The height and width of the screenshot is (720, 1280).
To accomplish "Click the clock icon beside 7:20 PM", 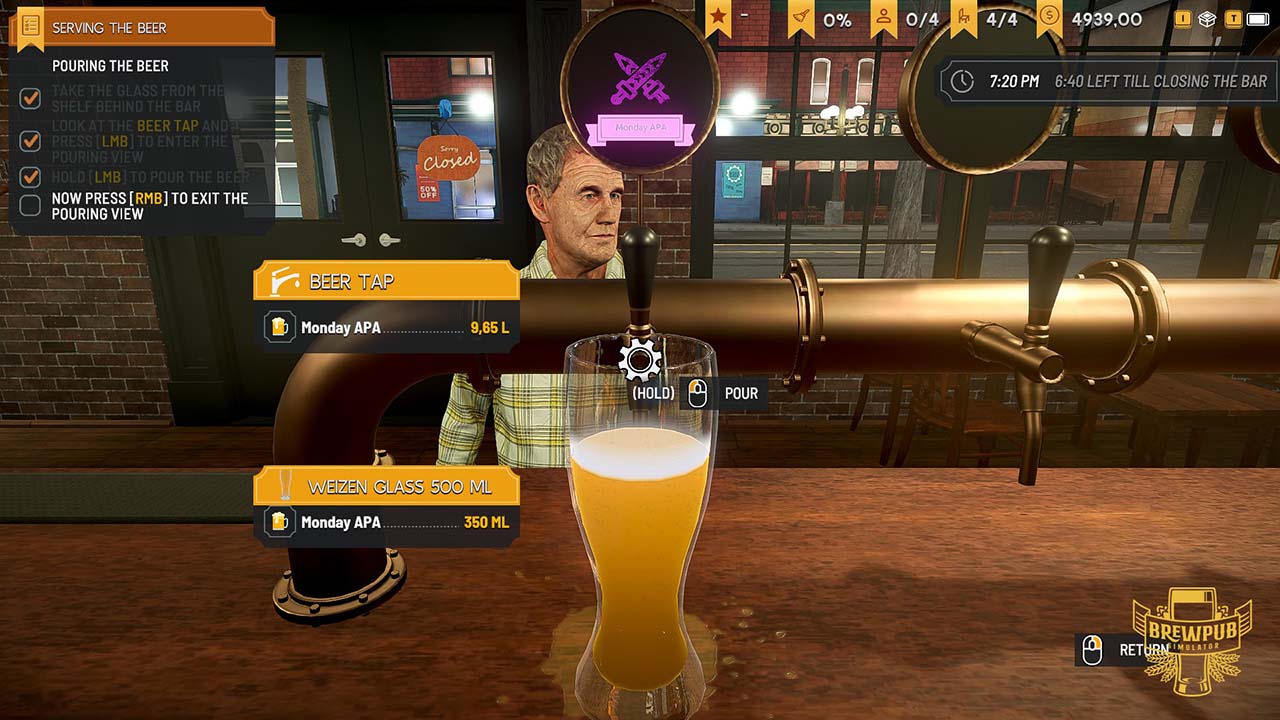I will click(960, 81).
